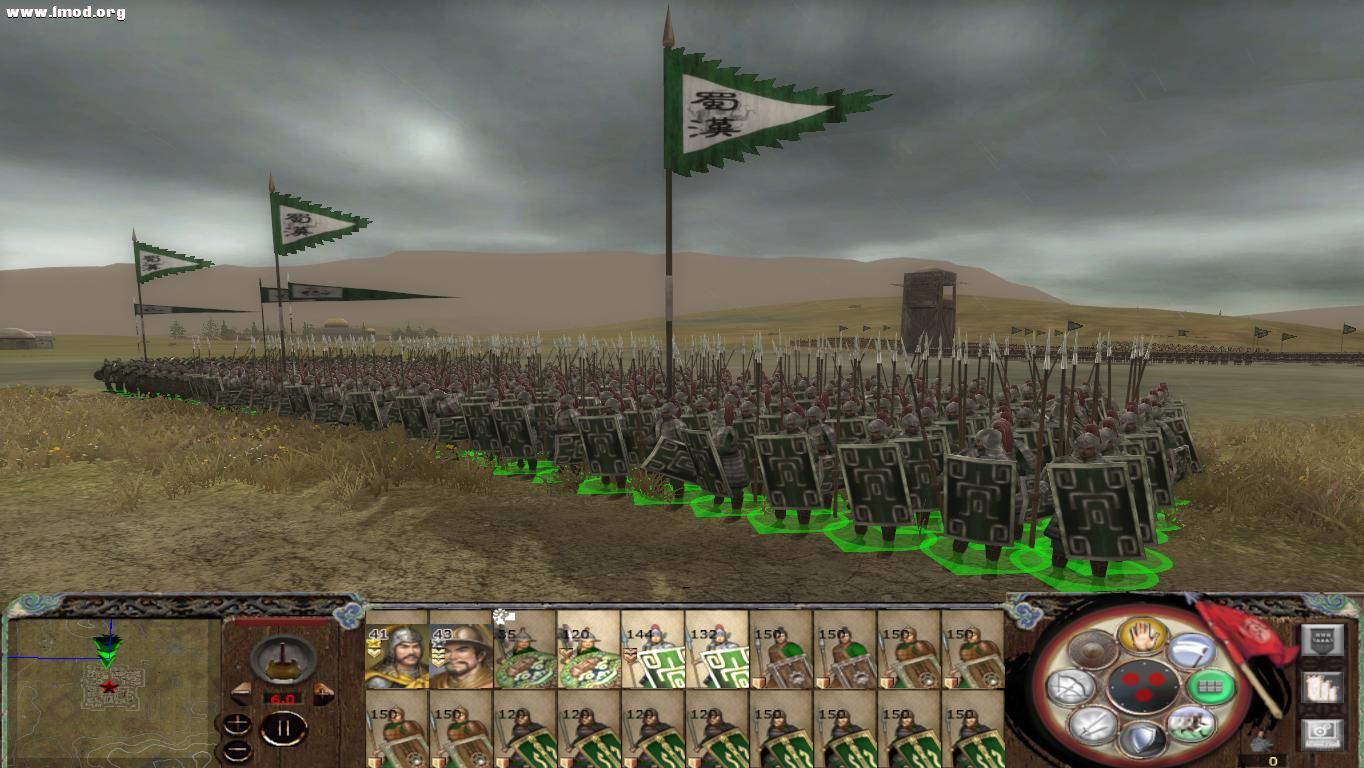Viewport: 1364px width, 768px height.
Task: Click the cinematic camera button
Action: (1322, 731)
